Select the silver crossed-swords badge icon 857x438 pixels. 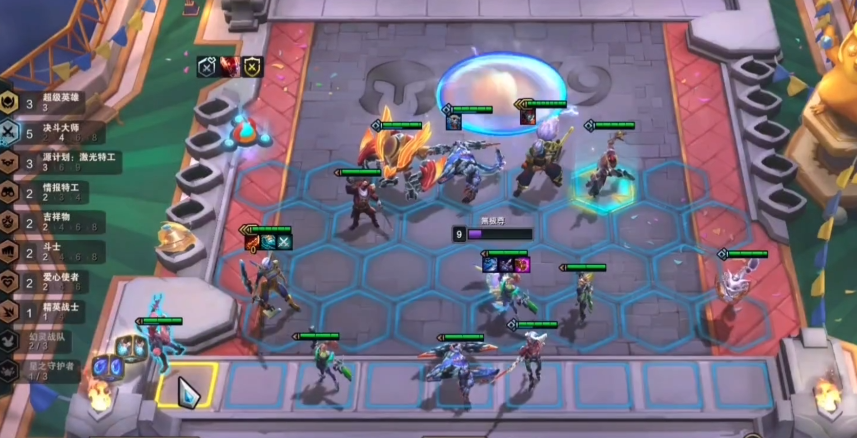tap(207, 67)
